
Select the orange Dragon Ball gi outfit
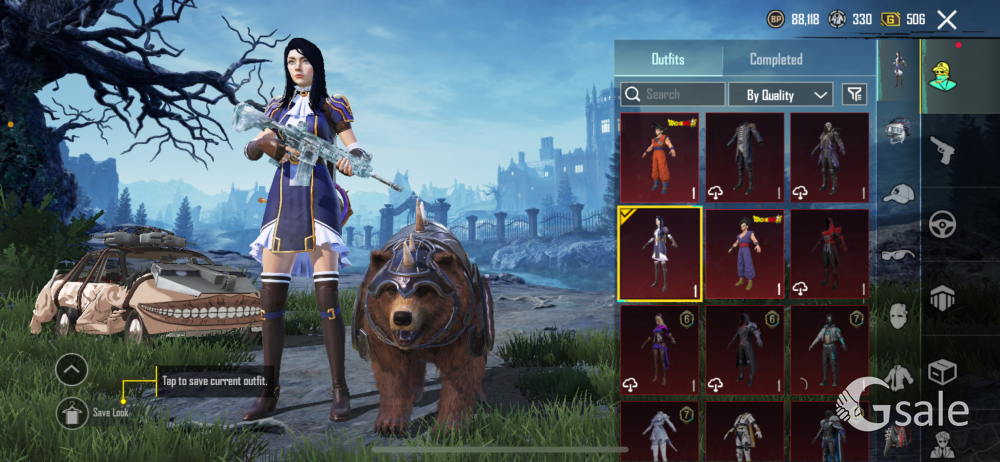(660, 157)
